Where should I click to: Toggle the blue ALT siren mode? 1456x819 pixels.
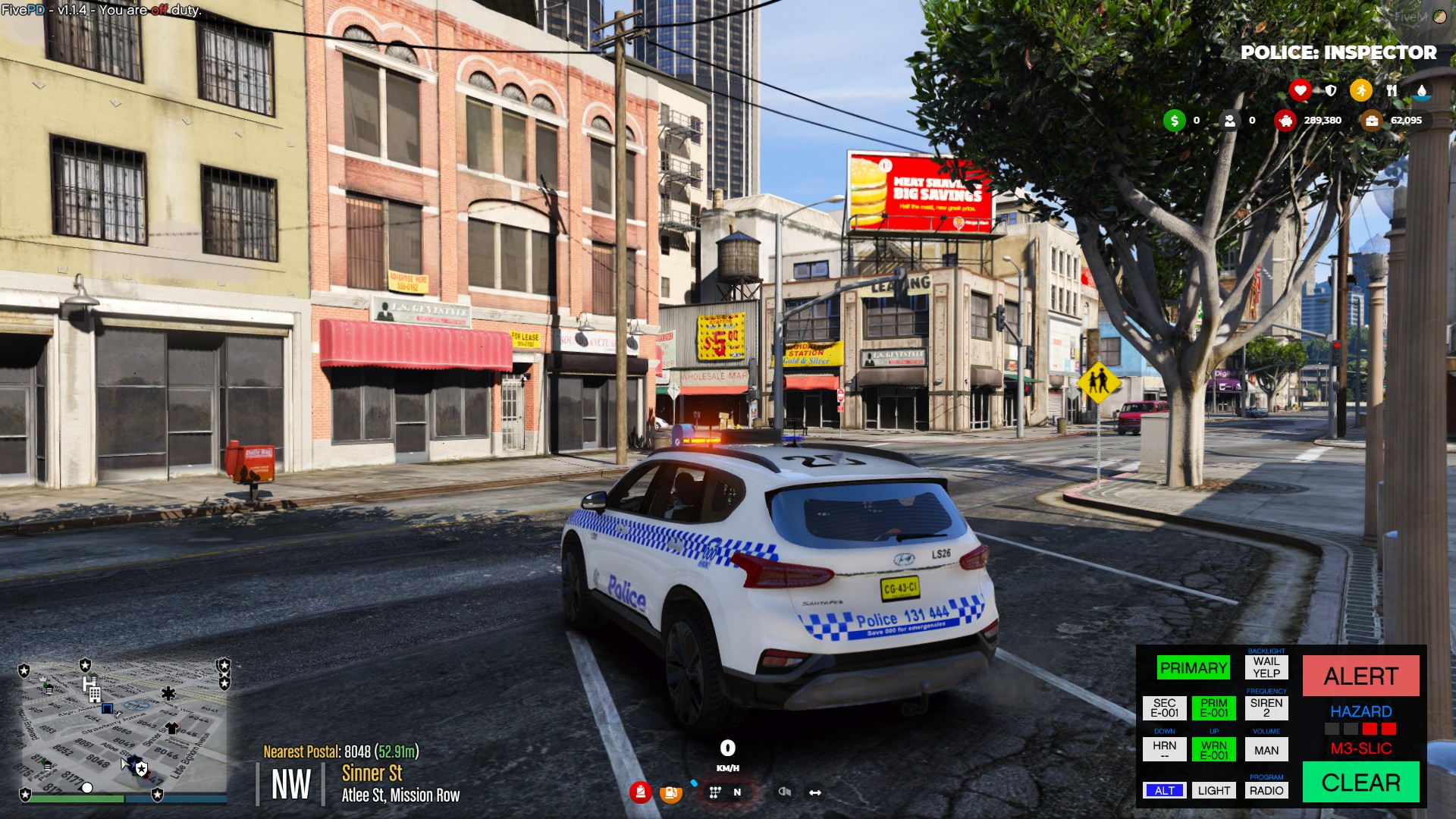pos(1165,789)
